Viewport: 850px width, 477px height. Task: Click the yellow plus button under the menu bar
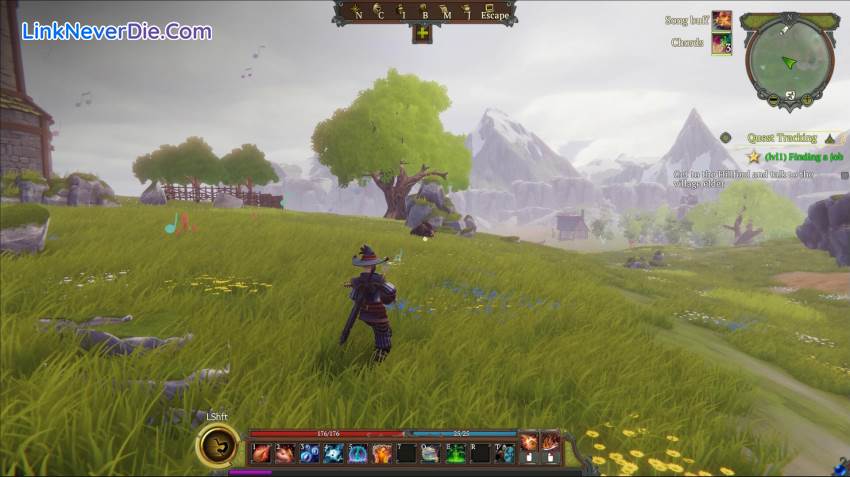click(x=422, y=33)
